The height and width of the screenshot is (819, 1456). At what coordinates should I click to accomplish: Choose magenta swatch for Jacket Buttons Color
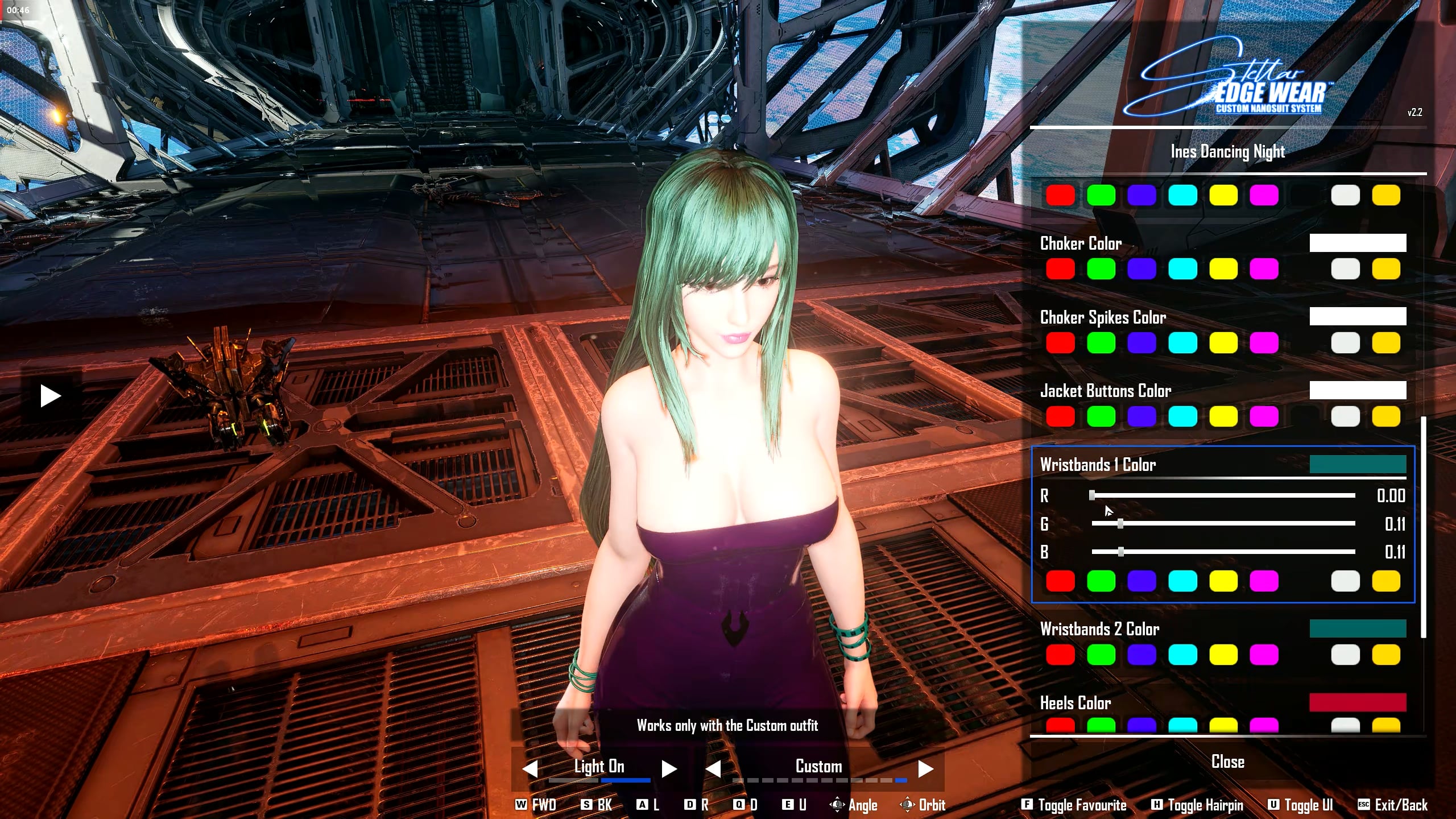click(x=1264, y=417)
